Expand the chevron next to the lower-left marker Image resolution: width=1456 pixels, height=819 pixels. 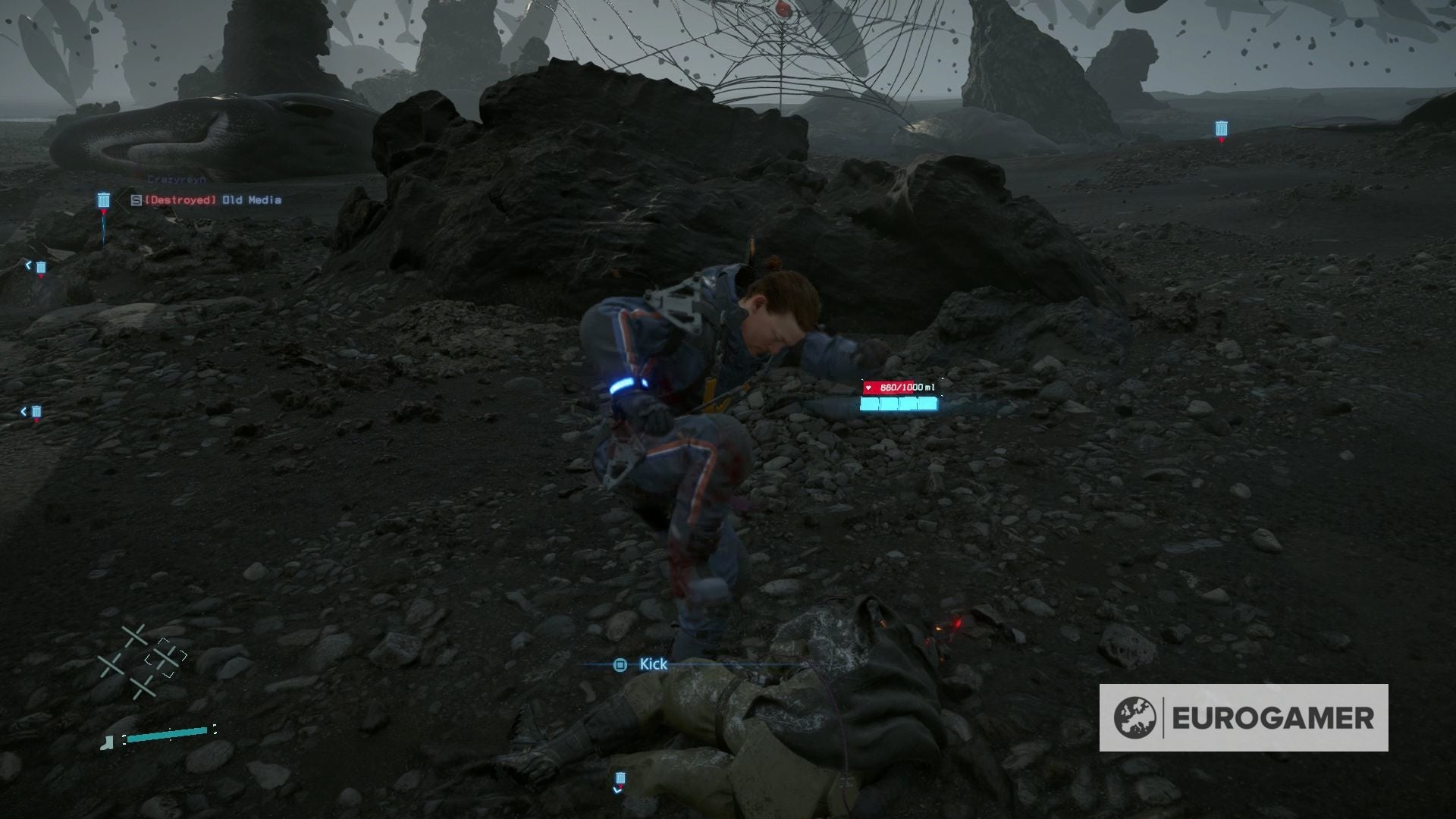point(24,410)
